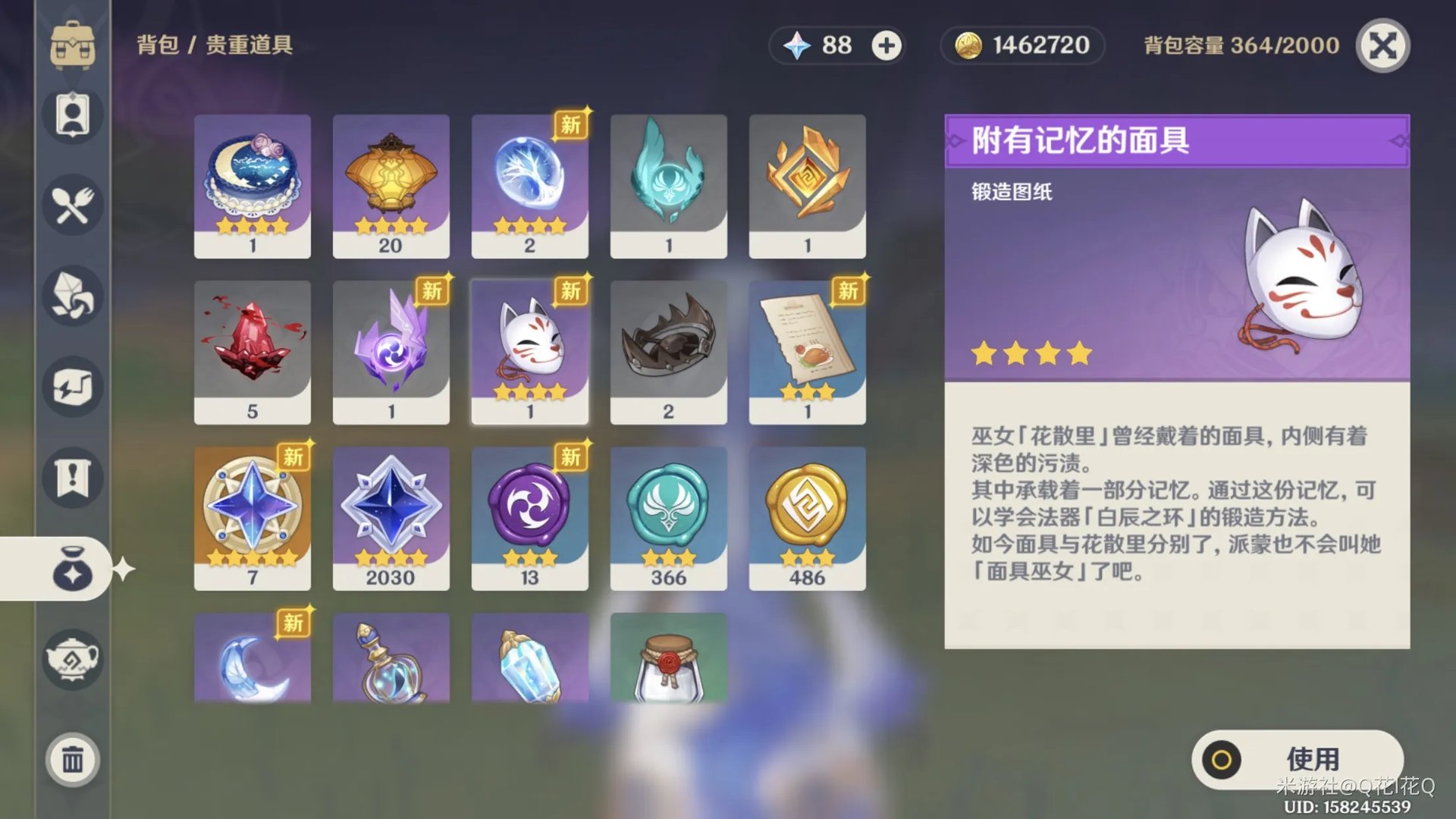Select the golden lantern item with count 20
Image resolution: width=1456 pixels, height=819 pixels.
[391, 184]
